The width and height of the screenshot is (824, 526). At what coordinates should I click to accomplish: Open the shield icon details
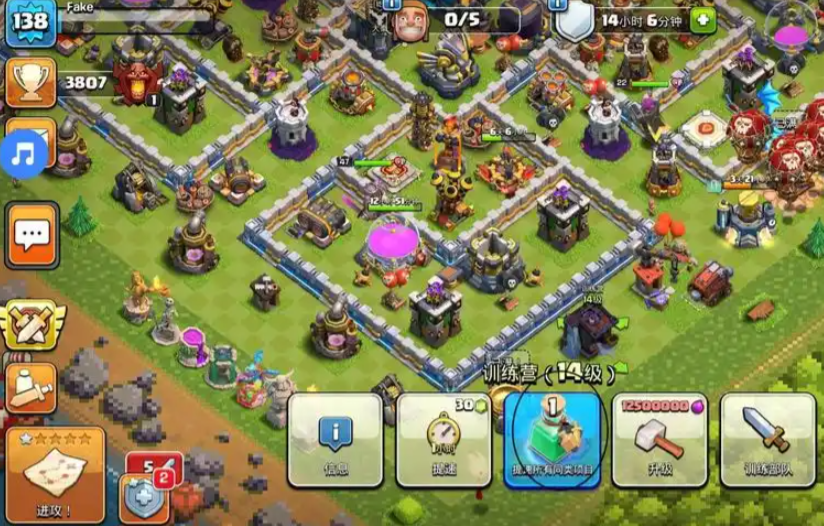click(573, 21)
